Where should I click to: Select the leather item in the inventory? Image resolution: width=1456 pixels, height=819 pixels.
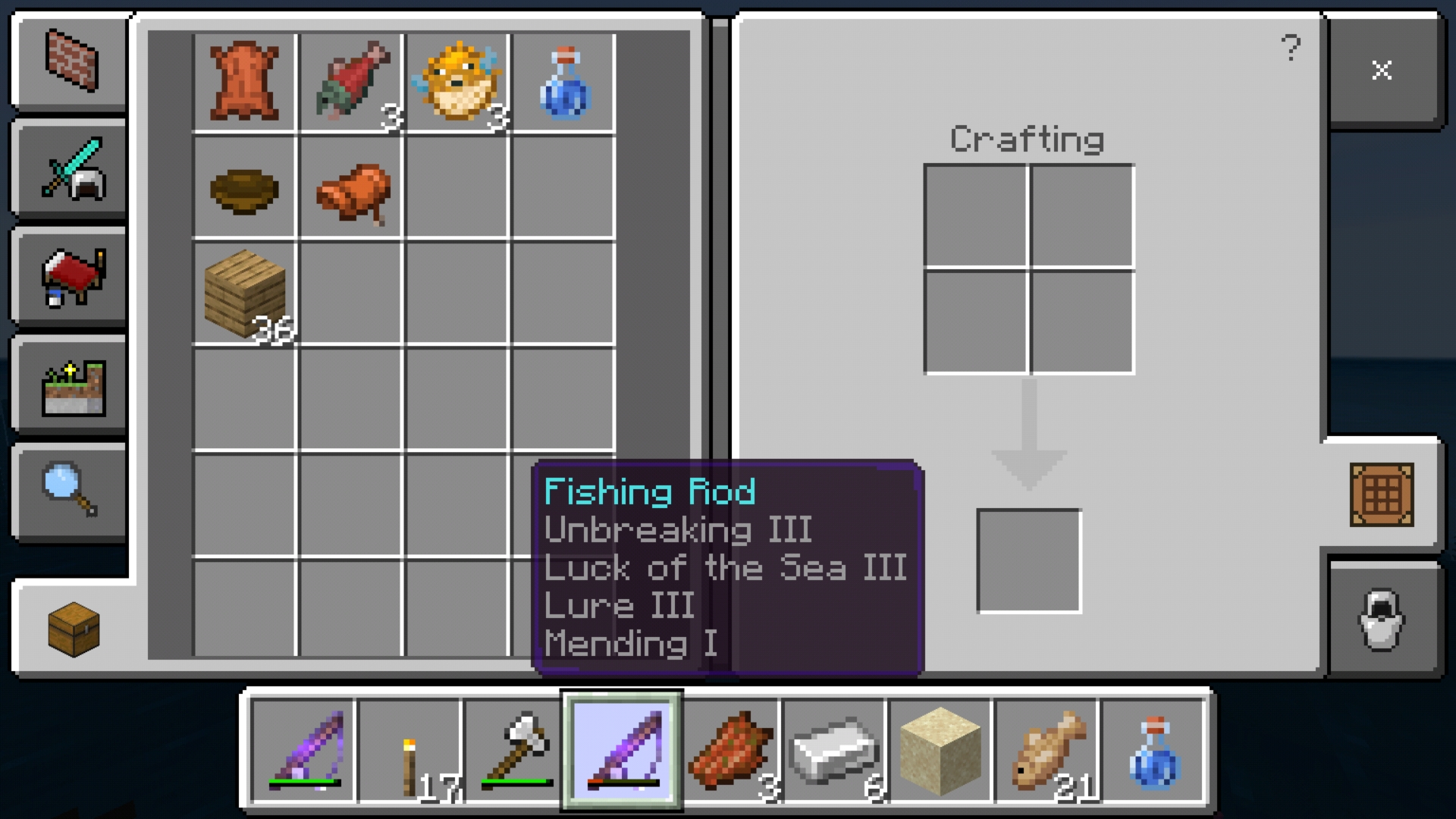(244, 81)
